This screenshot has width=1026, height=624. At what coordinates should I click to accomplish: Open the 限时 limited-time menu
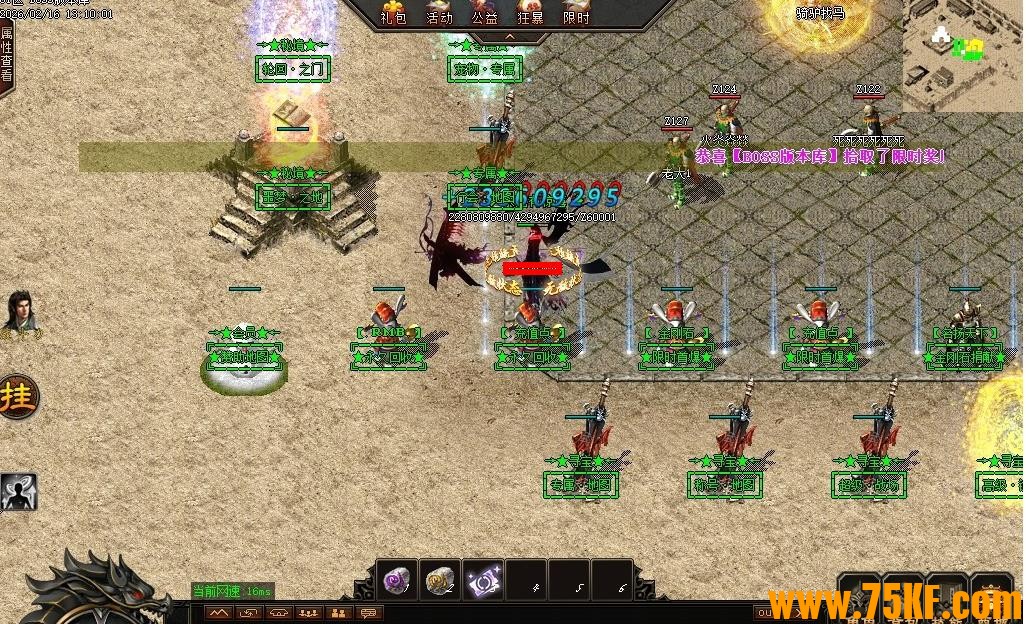click(x=577, y=12)
